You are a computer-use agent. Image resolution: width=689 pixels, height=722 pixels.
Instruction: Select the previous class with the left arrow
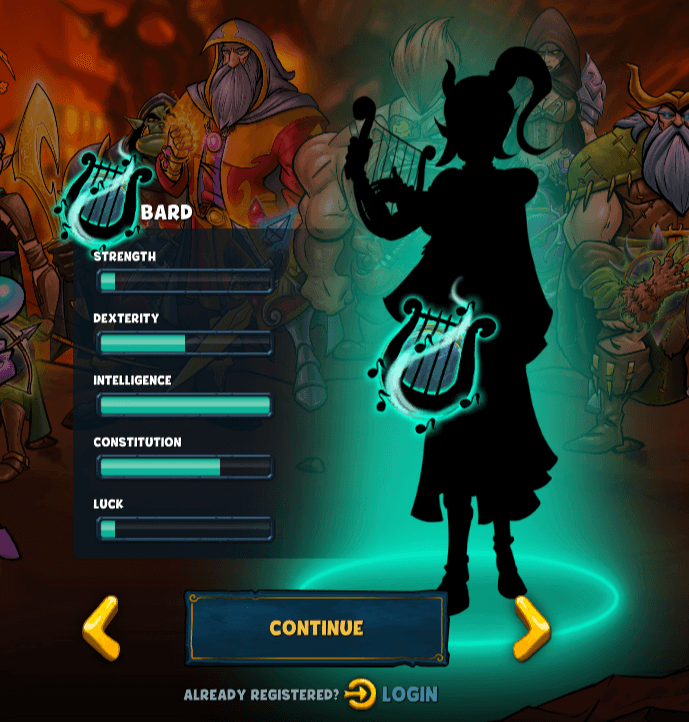(x=101, y=628)
